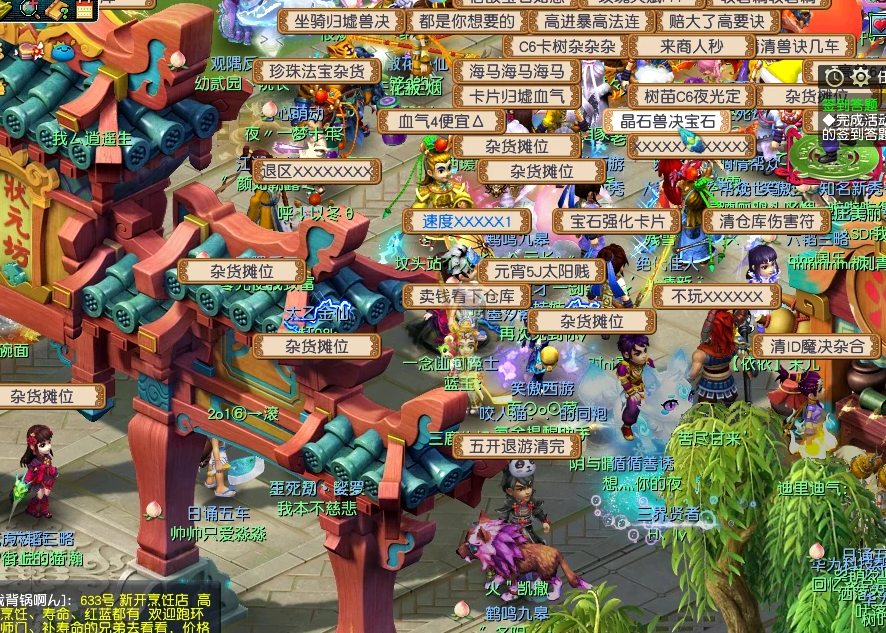The image size is (886, 633).
Task: Select the 海马海马海马 stall sign
Action: (x=516, y=71)
